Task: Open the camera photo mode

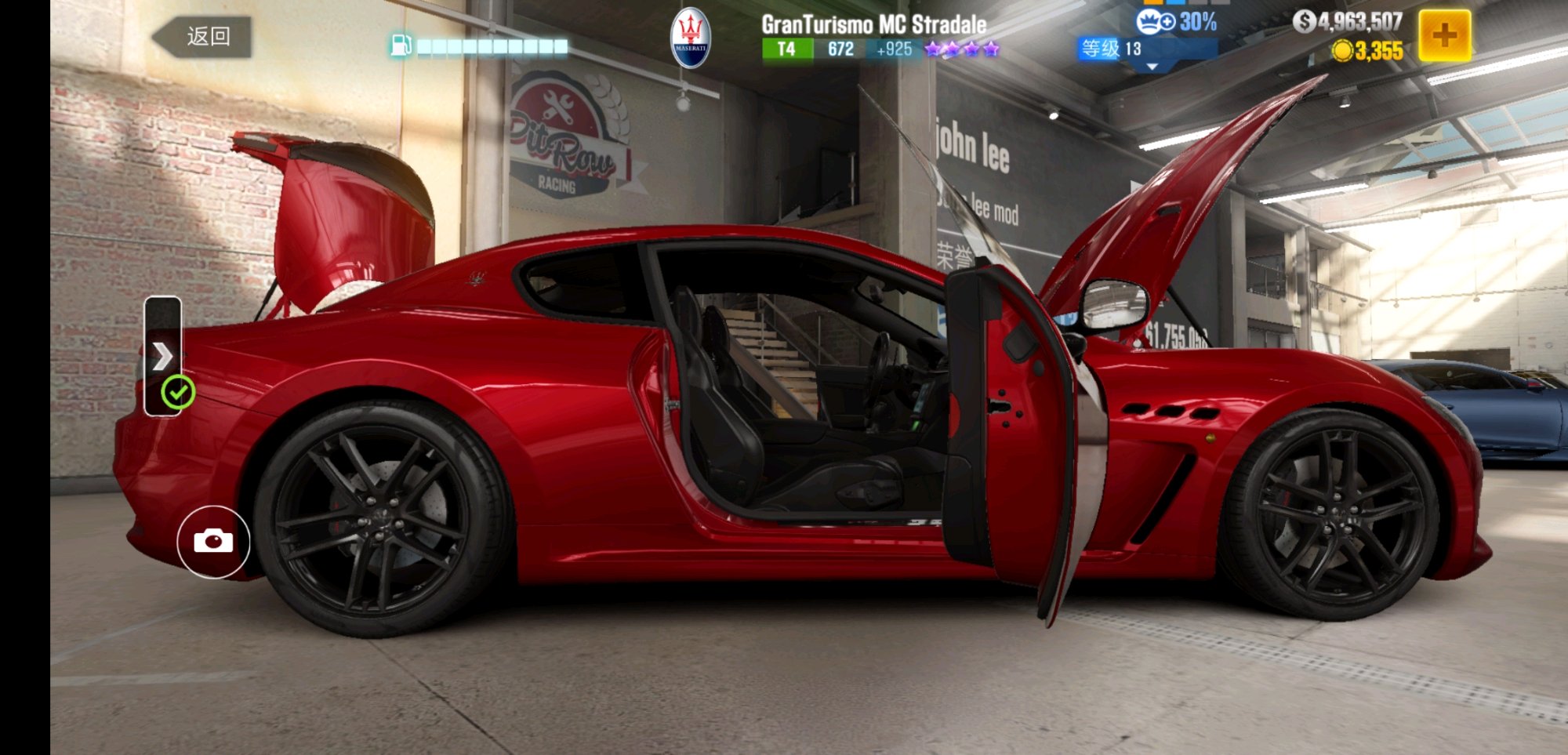Action: (213, 541)
